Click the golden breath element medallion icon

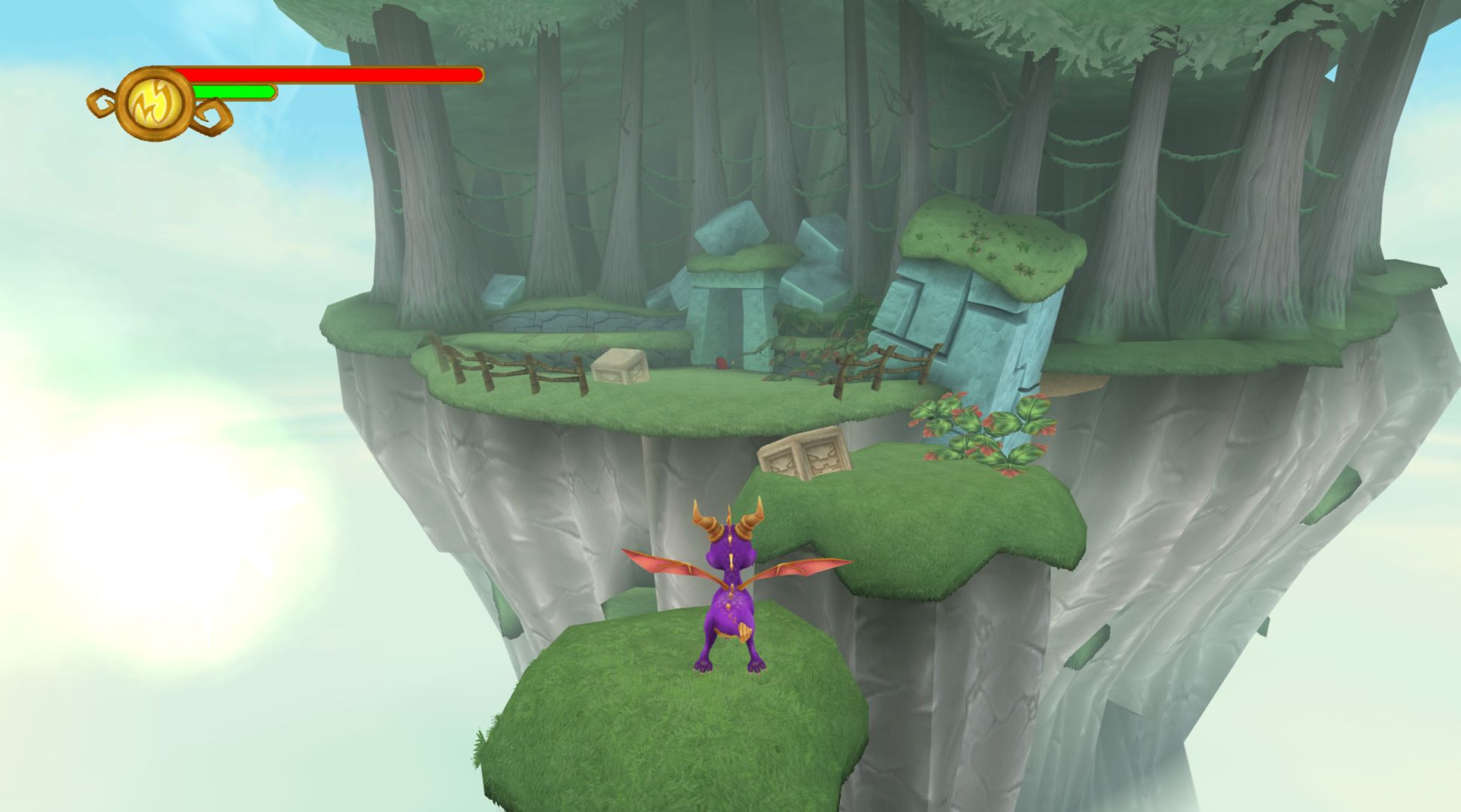coord(156,103)
